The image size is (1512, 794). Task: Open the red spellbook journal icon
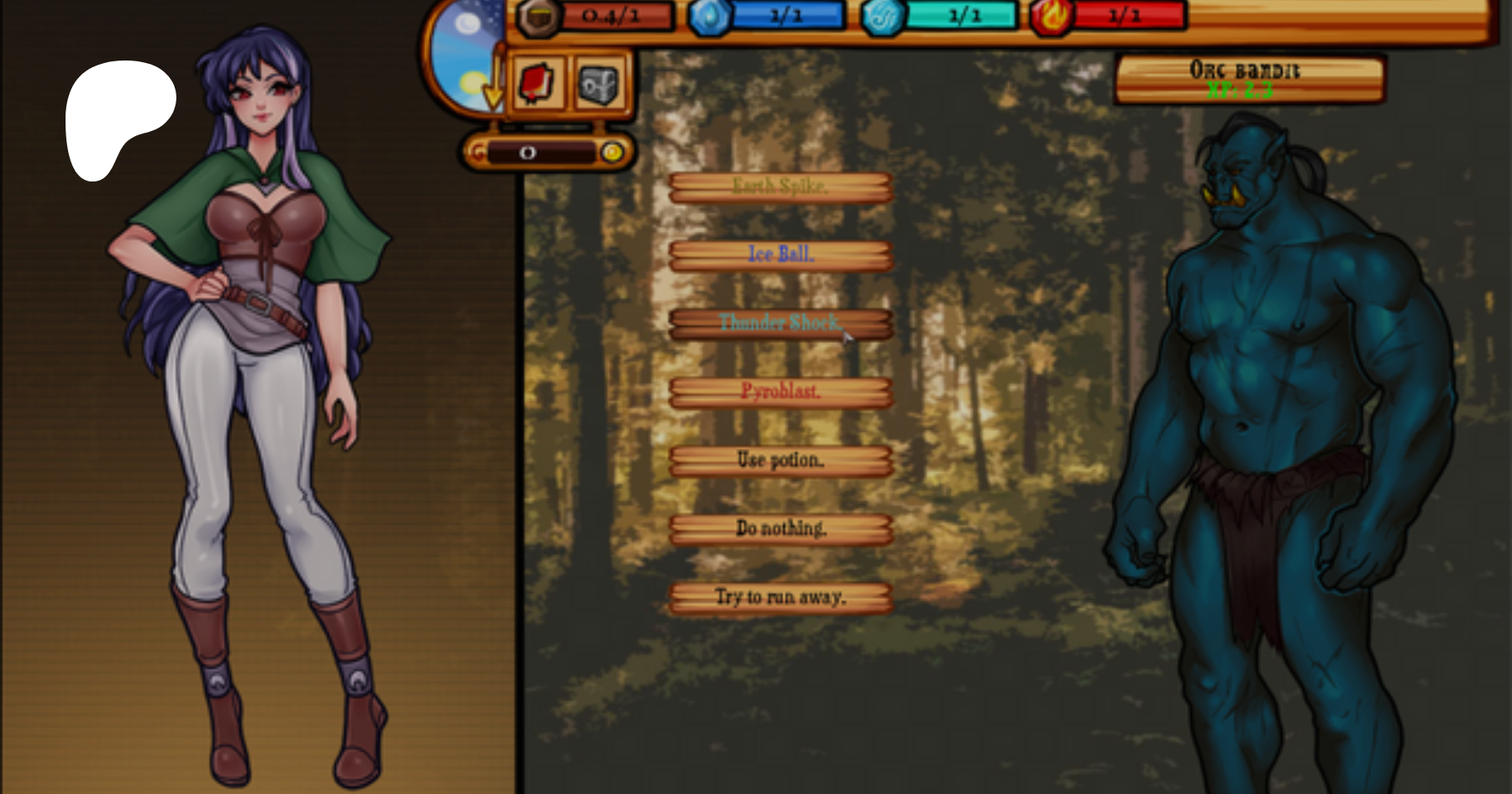pyautogui.click(x=536, y=82)
